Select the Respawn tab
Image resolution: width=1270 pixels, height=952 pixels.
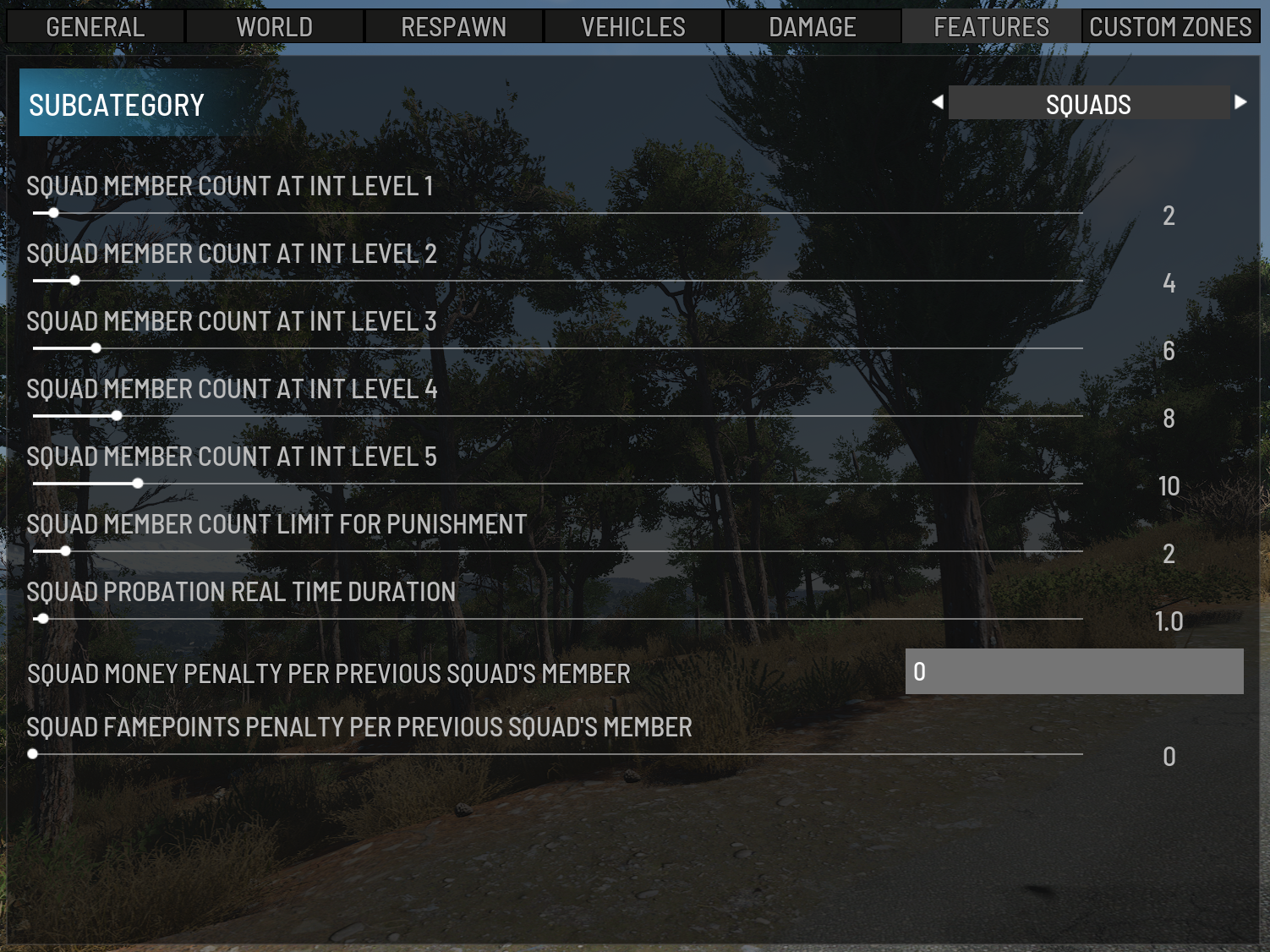454,27
